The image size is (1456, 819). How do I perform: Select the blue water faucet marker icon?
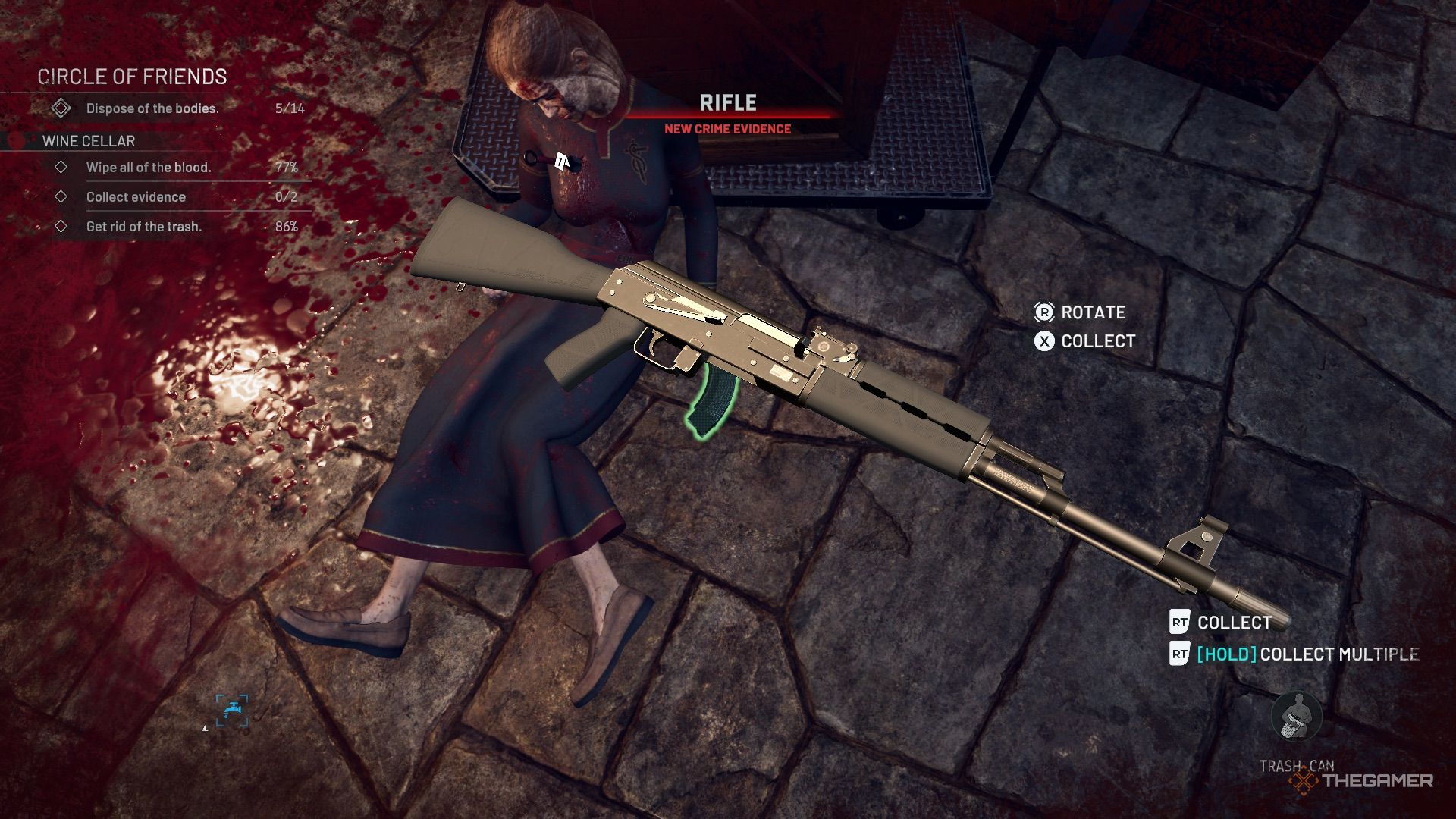pos(232,711)
